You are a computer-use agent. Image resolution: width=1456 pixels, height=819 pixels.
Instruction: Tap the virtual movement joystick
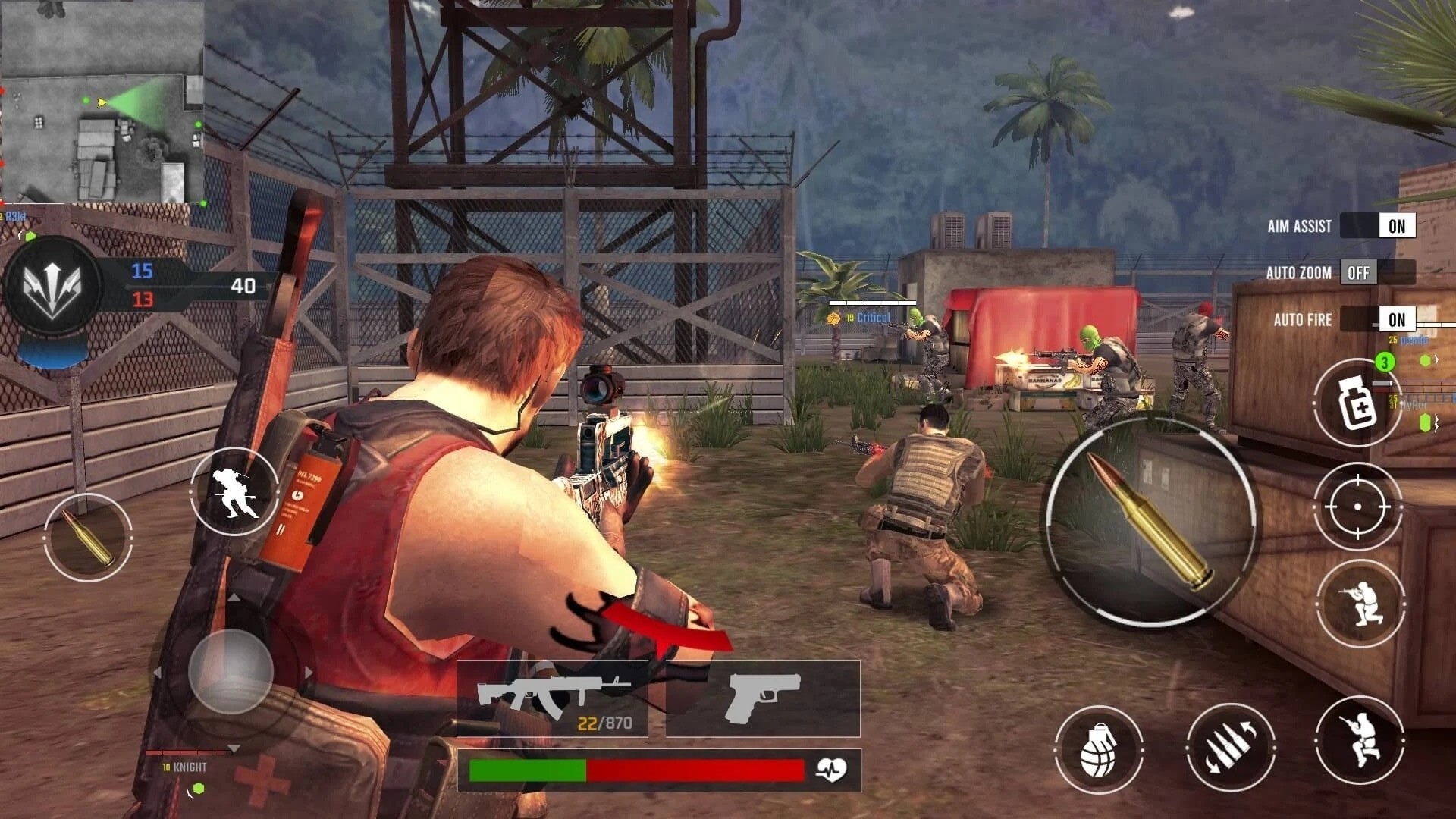coord(231,672)
